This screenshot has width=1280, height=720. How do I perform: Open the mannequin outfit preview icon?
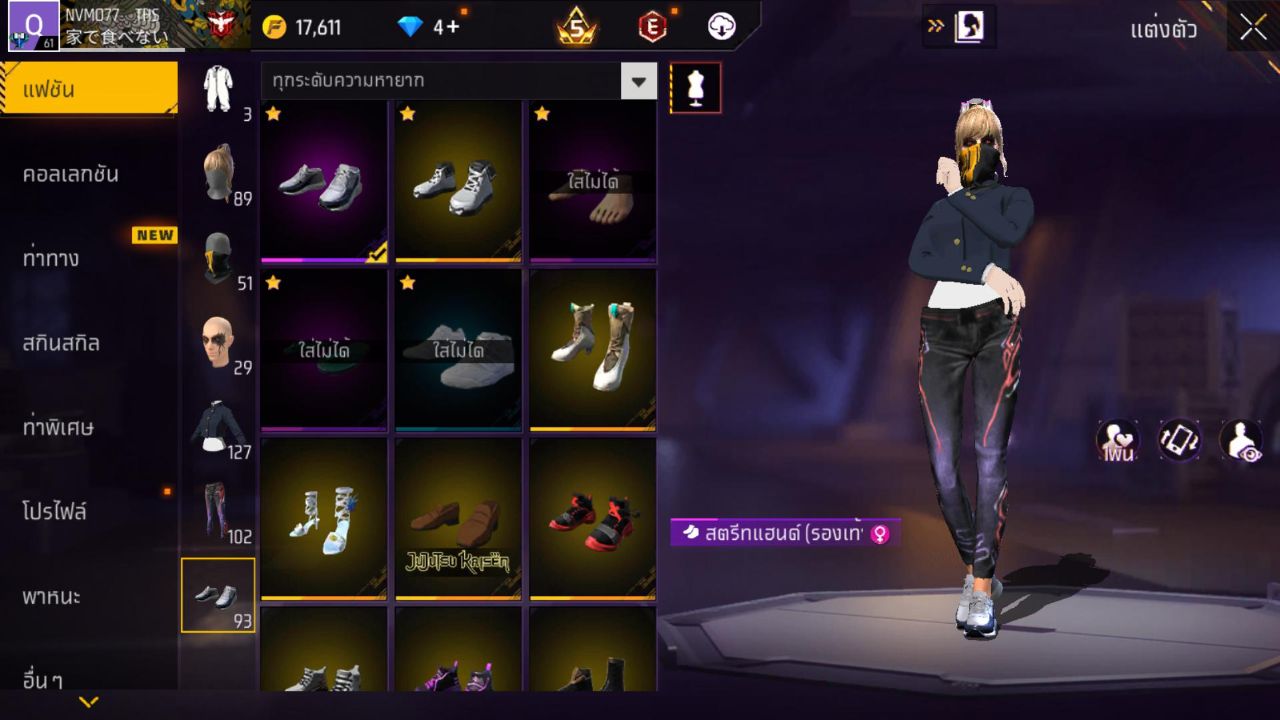(x=695, y=87)
